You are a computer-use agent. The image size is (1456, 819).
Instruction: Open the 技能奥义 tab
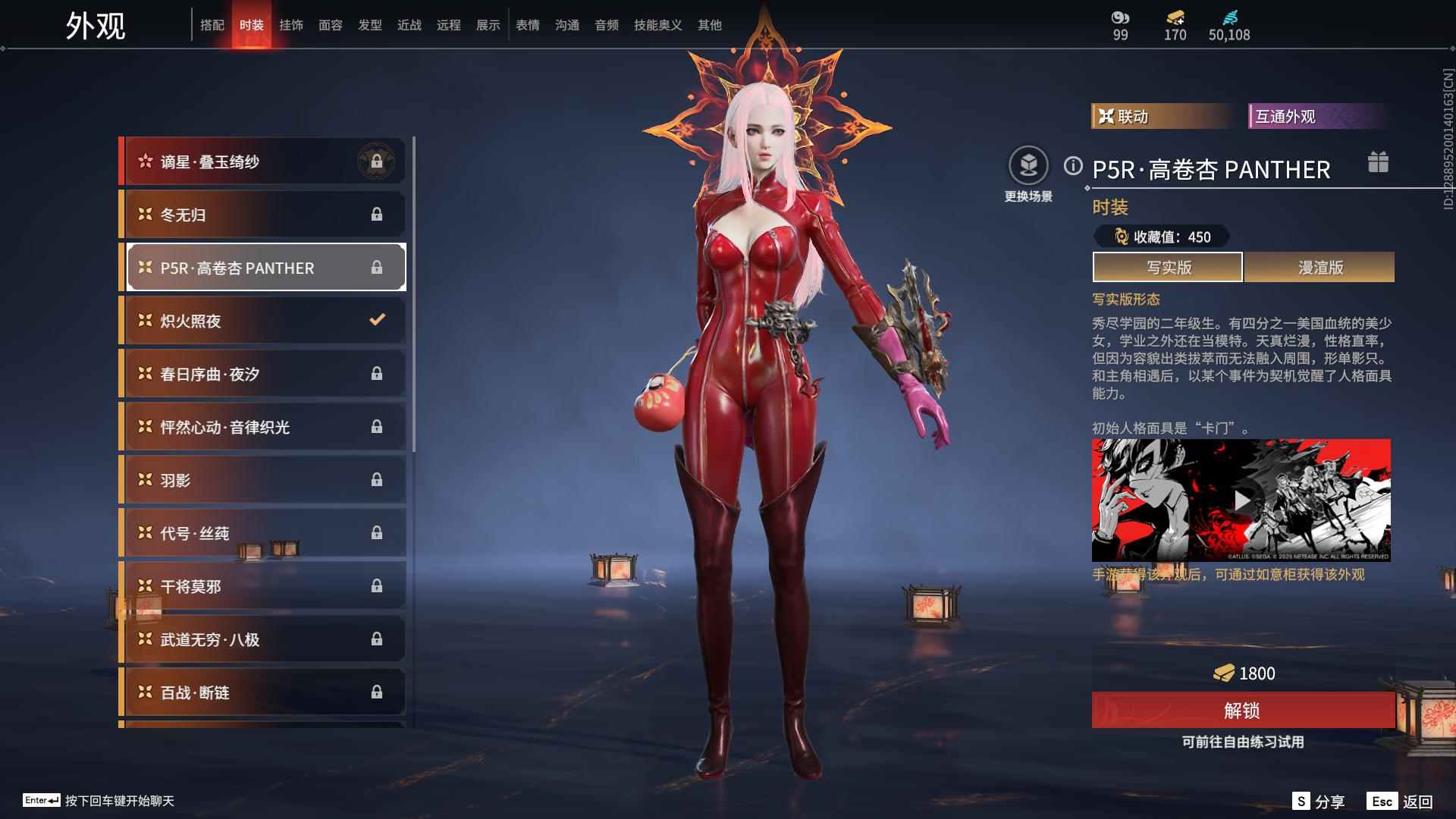click(657, 25)
